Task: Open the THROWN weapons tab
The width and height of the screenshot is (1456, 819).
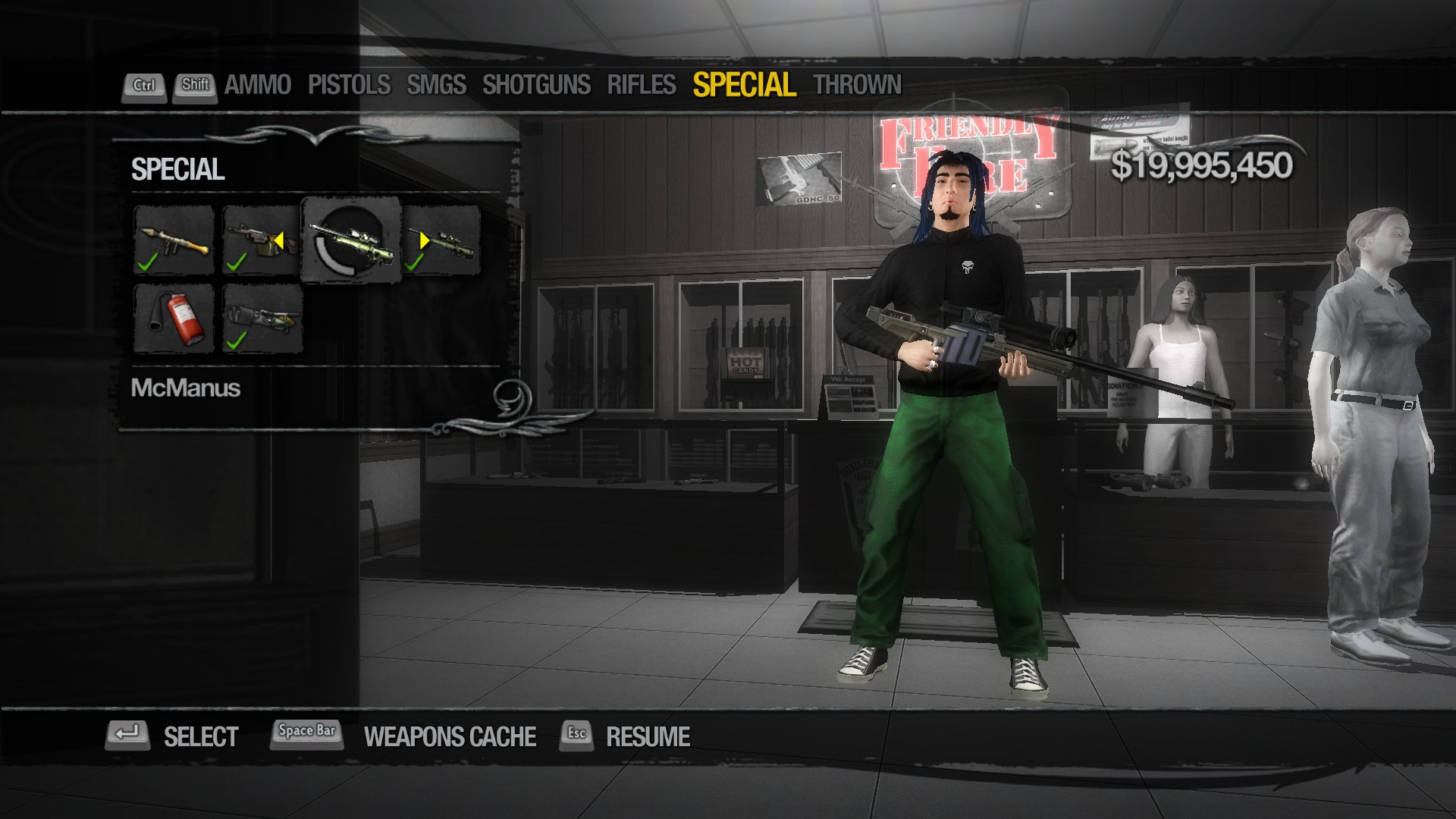Action: click(x=857, y=85)
